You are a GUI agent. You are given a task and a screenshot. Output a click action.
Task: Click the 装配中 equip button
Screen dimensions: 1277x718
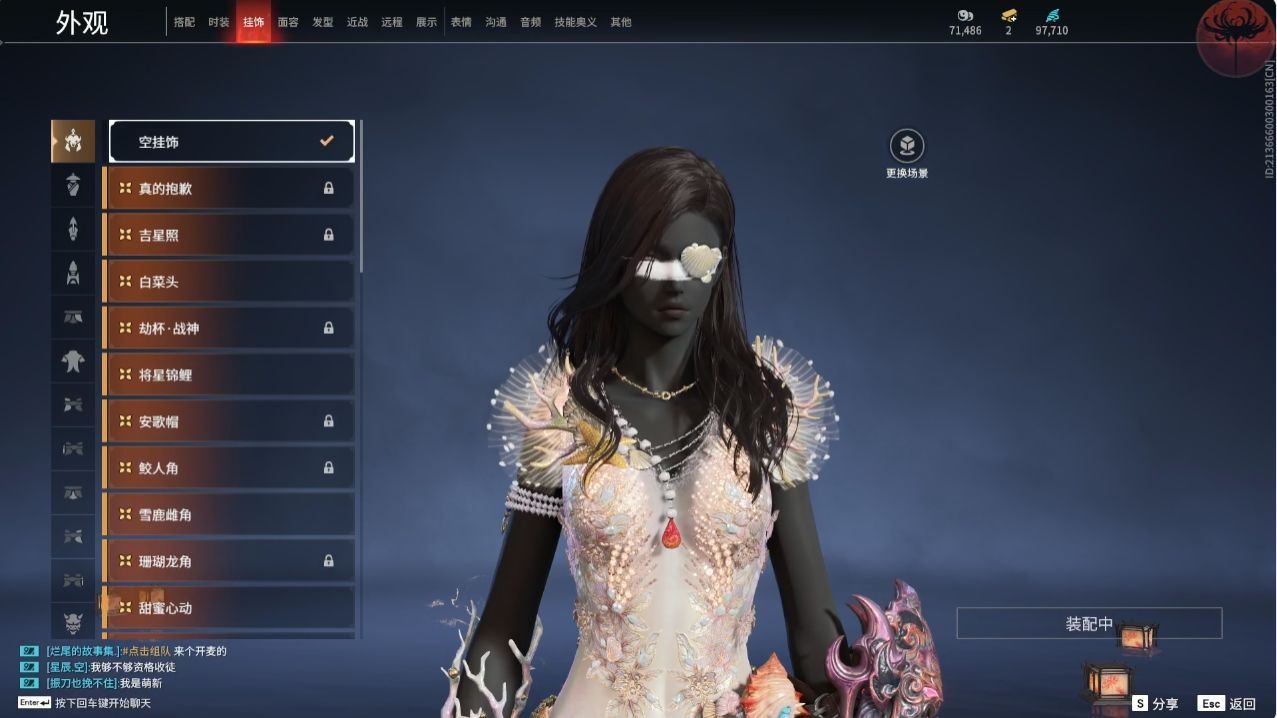point(1089,624)
